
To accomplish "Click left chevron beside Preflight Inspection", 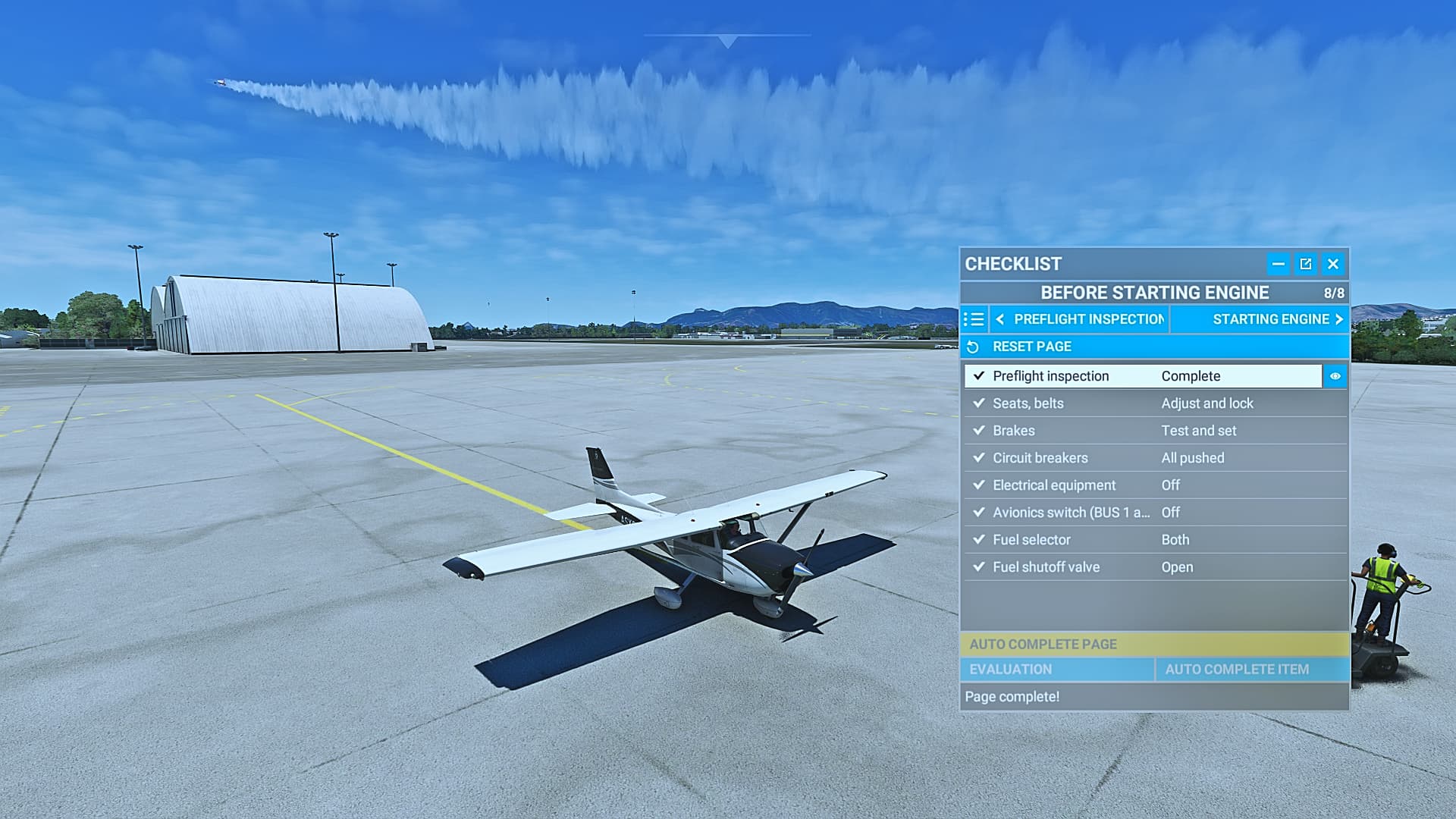I will (x=999, y=319).
